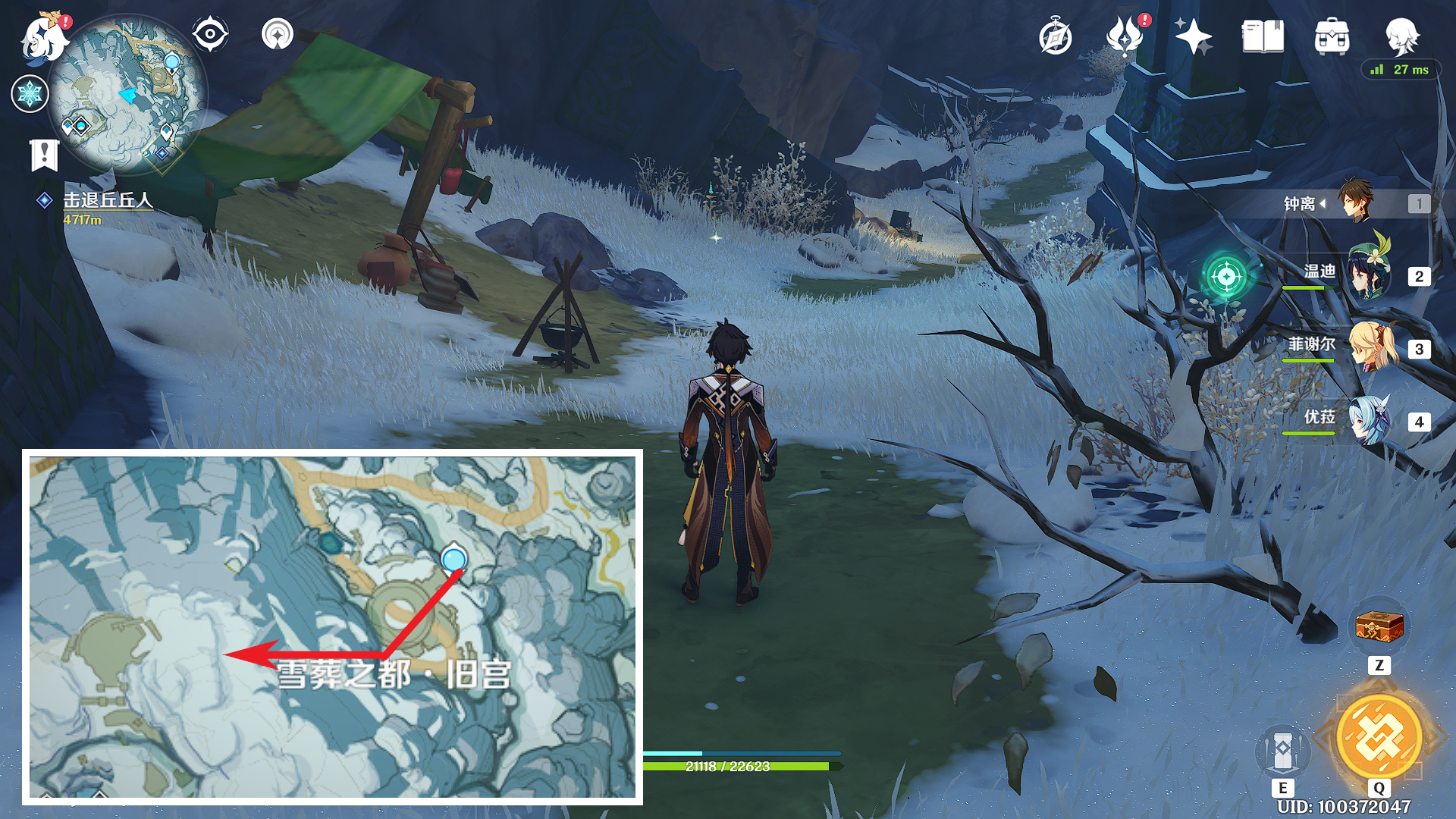
Task: Open the co-op mode icon
Action: [x=278, y=34]
